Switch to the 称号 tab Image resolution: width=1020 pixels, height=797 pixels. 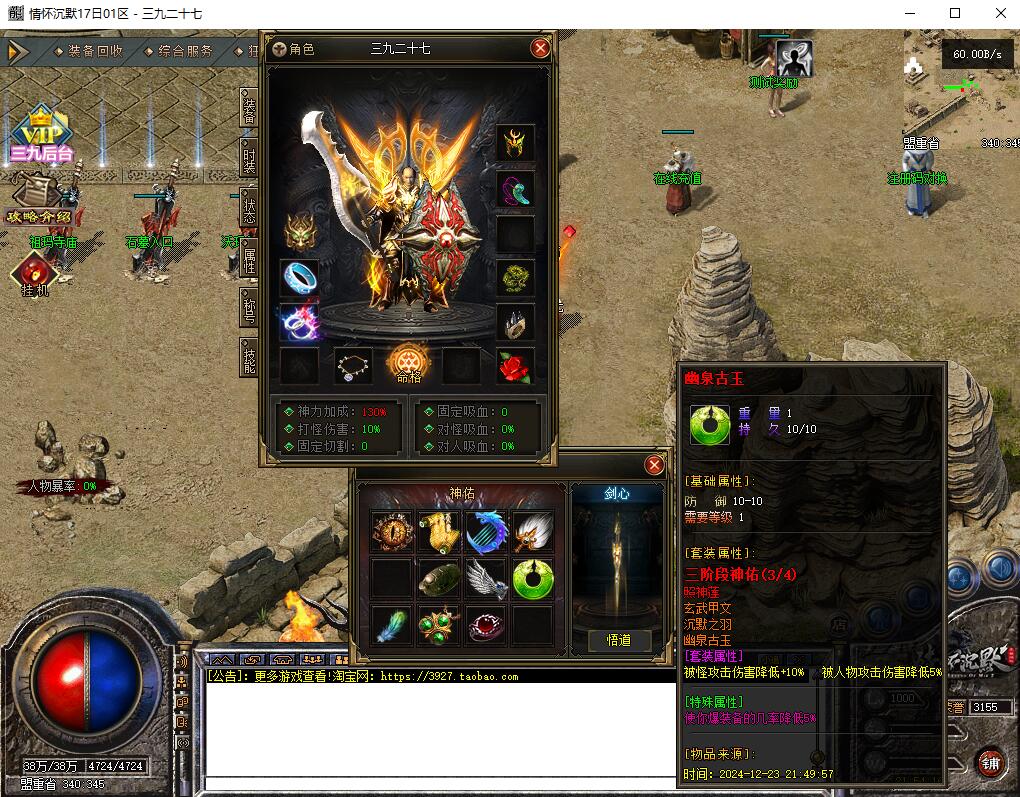(249, 308)
